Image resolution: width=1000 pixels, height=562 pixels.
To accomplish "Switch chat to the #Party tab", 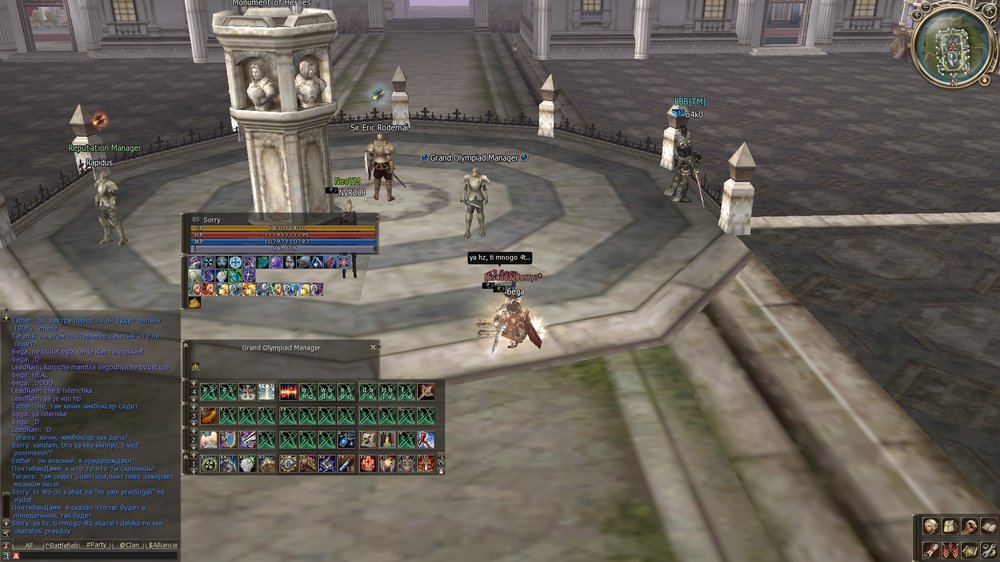I will coord(96,545).
